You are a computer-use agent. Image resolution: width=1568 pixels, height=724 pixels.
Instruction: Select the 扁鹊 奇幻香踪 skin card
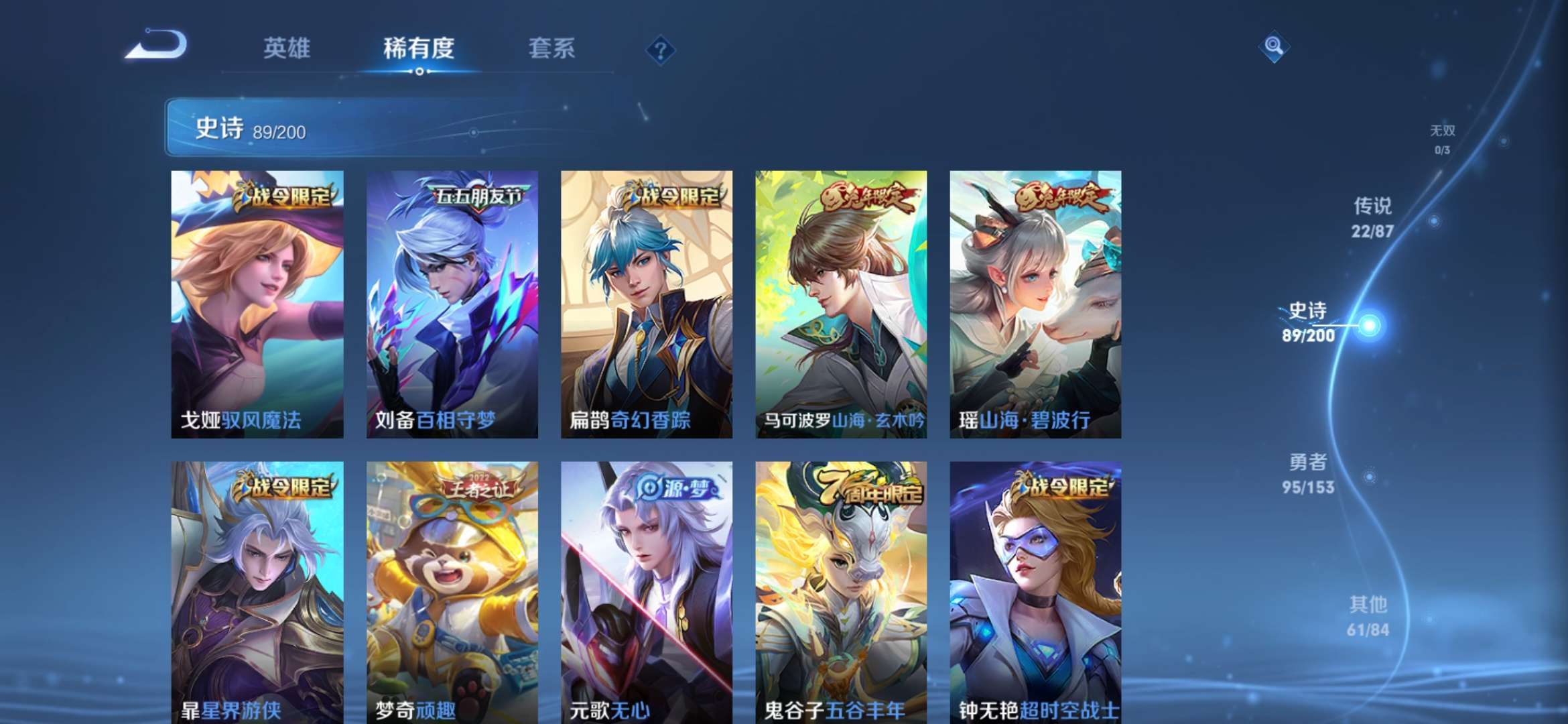click(646, 304)
